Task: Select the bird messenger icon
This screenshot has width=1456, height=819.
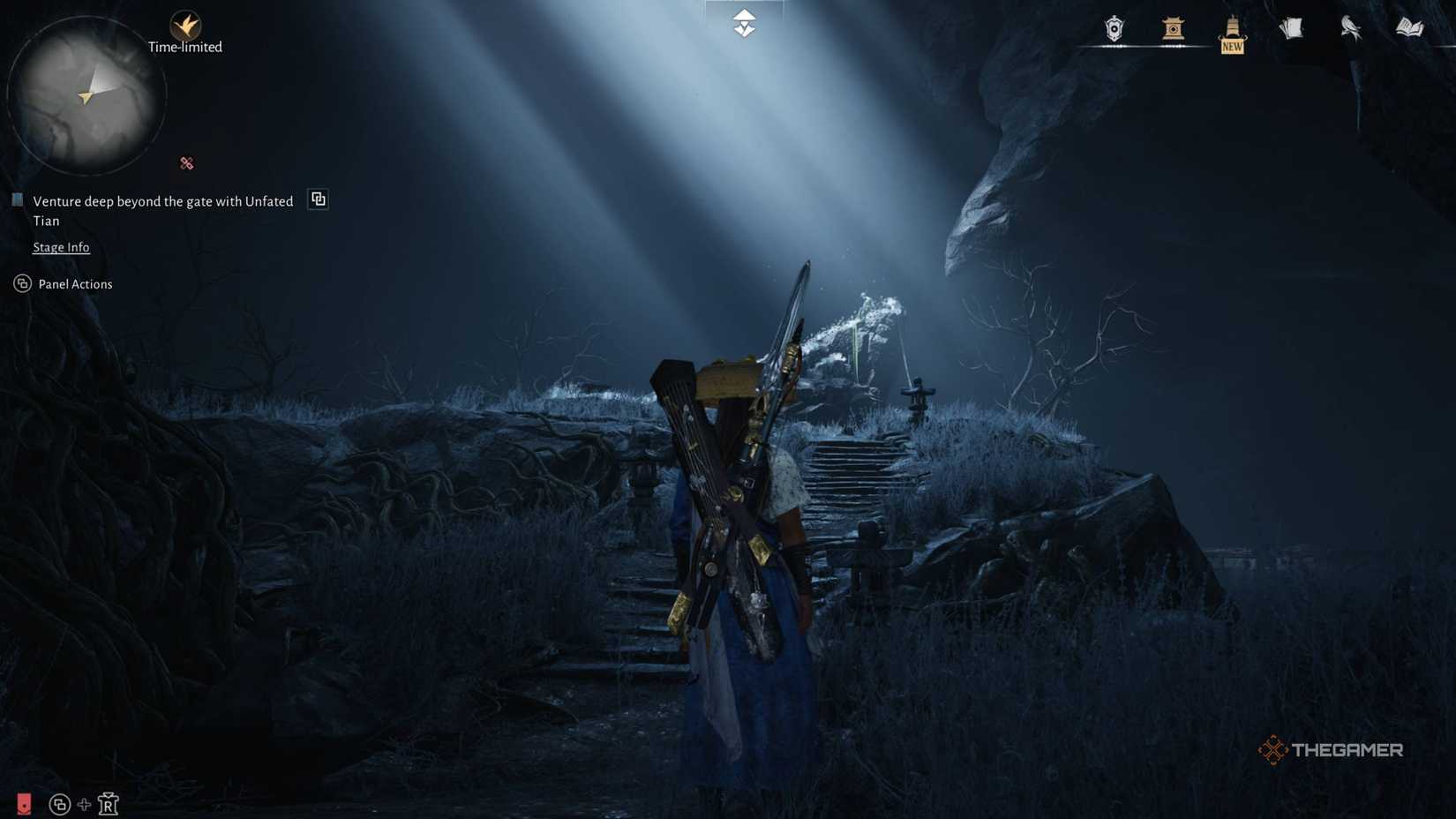Action: point(1351,28)
